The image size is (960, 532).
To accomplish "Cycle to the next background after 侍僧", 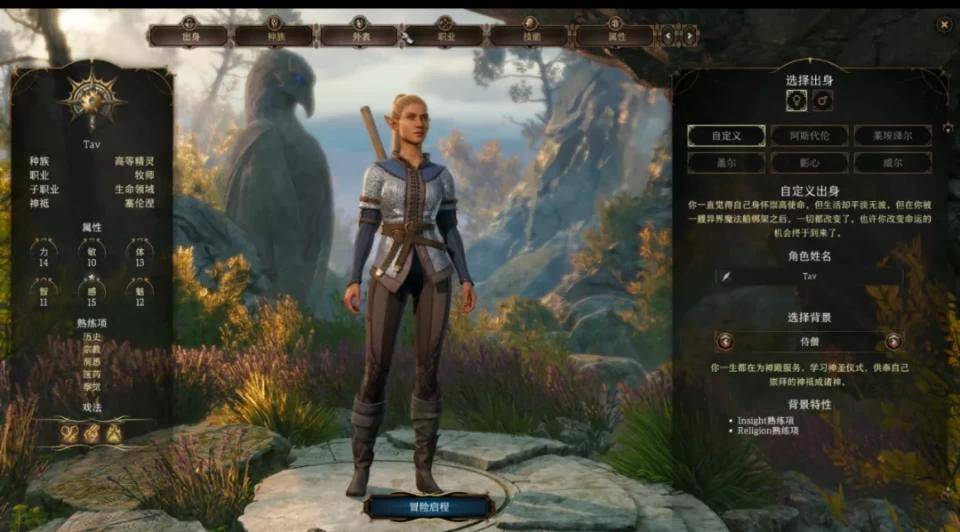I will pos(892,341).
